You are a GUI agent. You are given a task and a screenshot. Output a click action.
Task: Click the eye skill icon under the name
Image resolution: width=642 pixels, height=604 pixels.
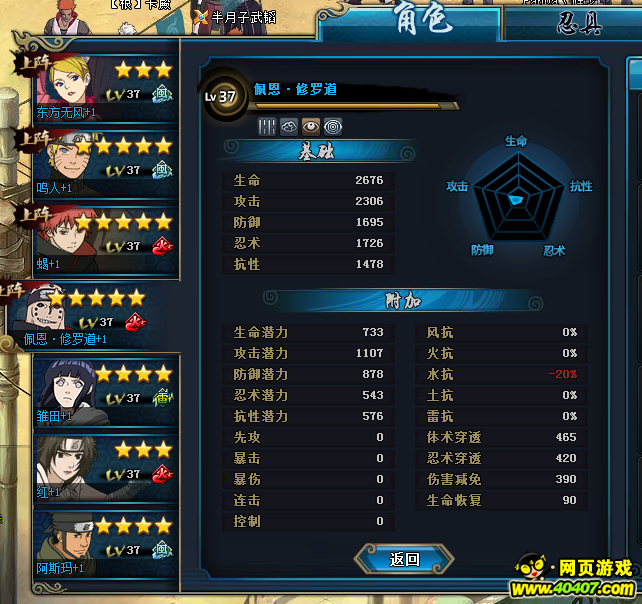click(311, 126)
